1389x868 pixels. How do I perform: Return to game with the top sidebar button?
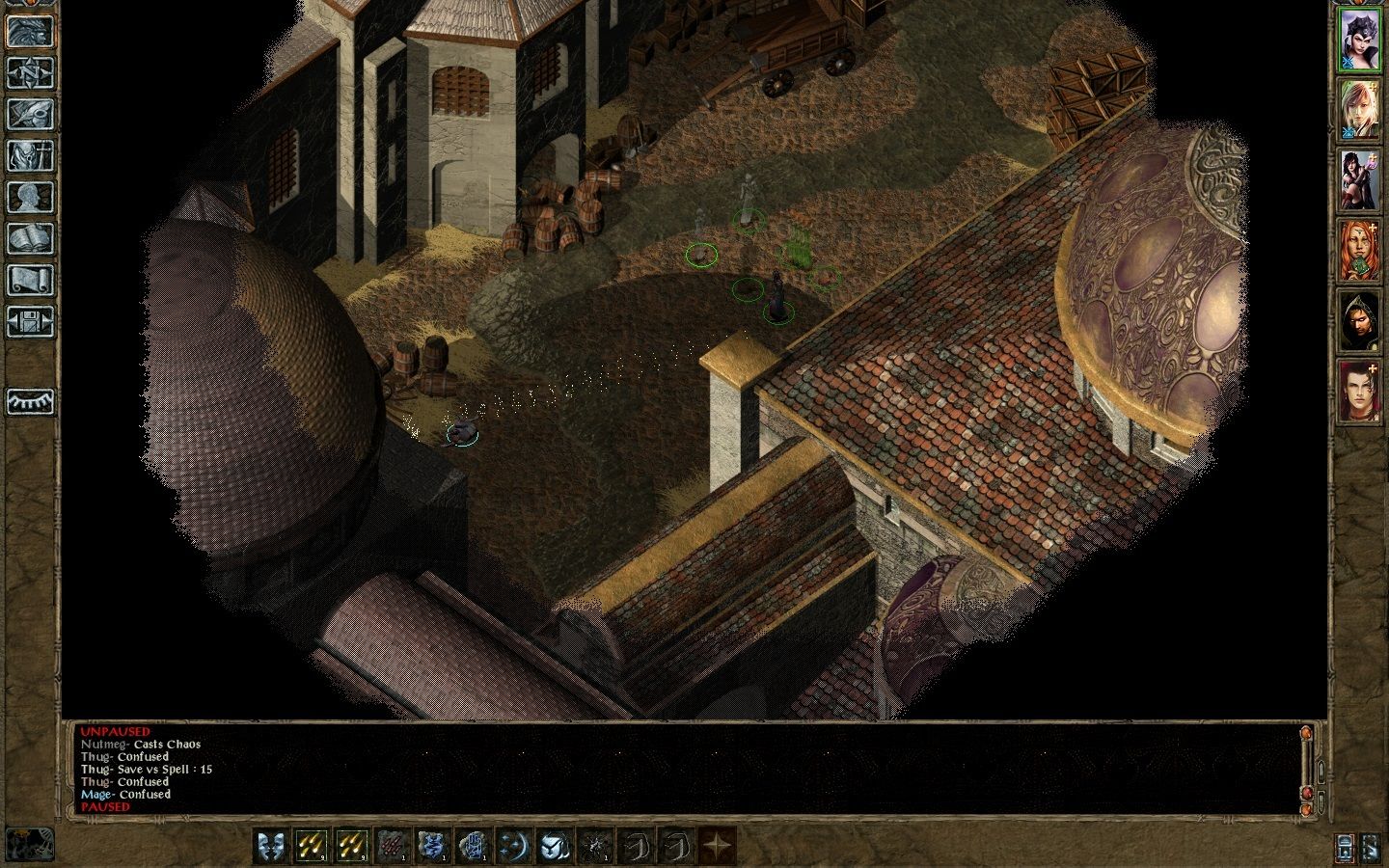coord(30,31)
